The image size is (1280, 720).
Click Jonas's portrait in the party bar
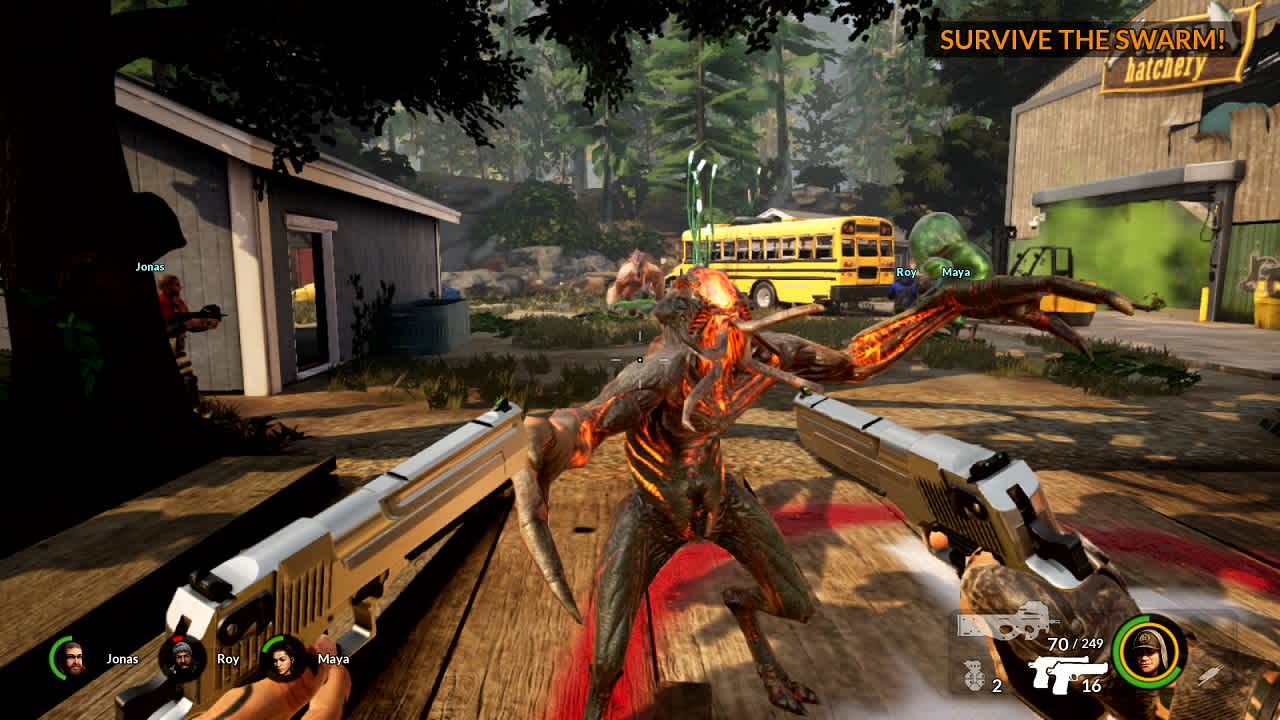coord(72,657)
